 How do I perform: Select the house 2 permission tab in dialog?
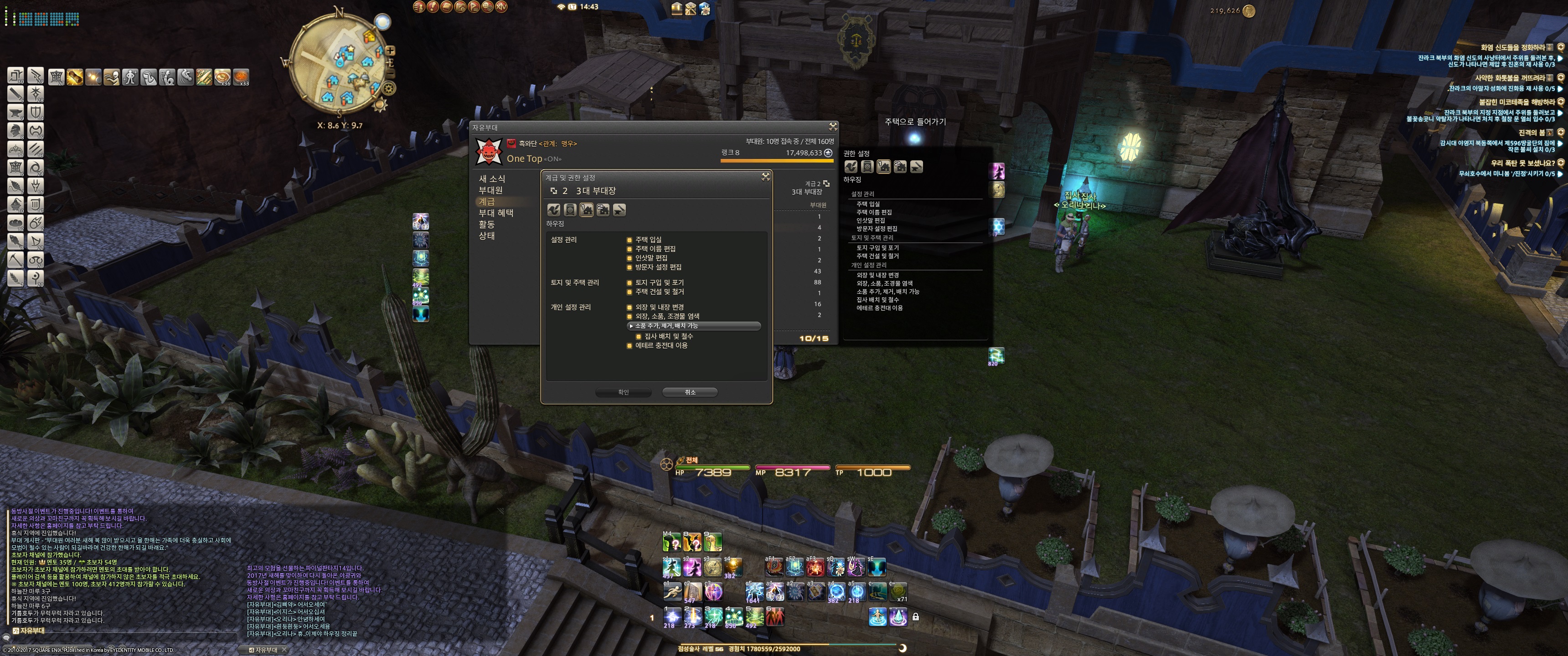[x=603, y=210]
